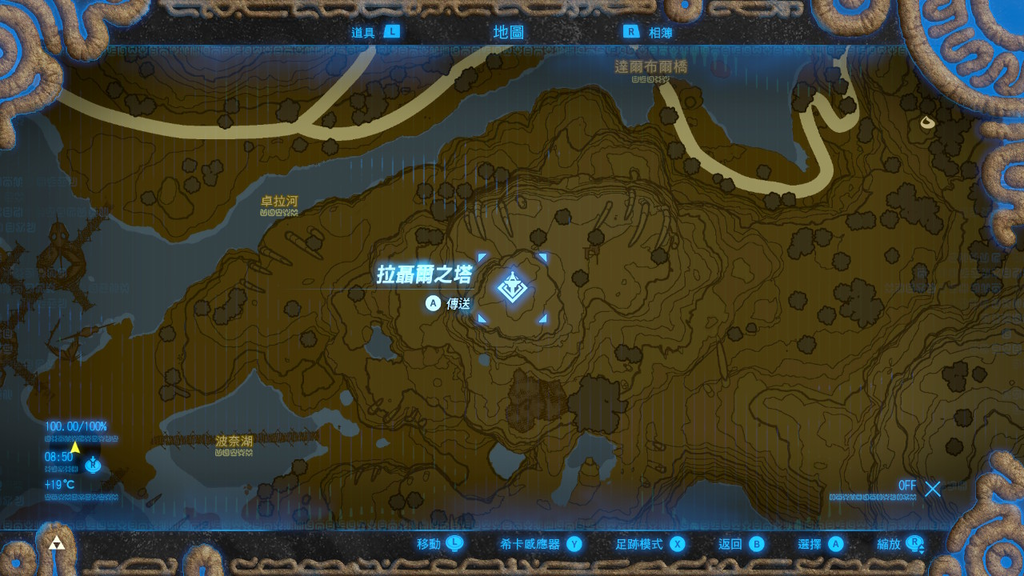Image resolution: width=1024 pixels, height=576 pixels.
Task: Select the 地圖 map tab
Action: pos(508,31)
